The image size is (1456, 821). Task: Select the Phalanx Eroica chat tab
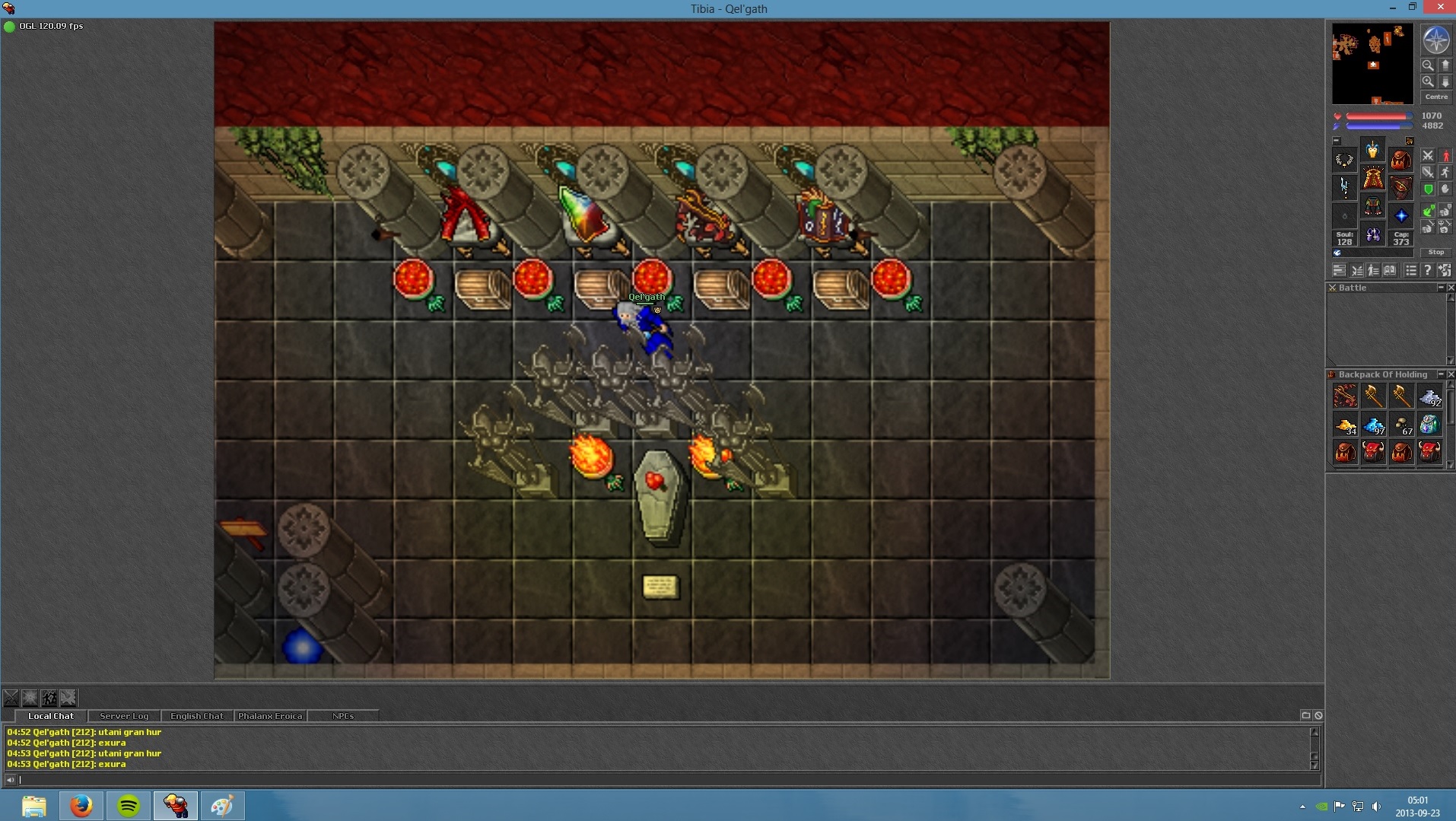[270, 716]
